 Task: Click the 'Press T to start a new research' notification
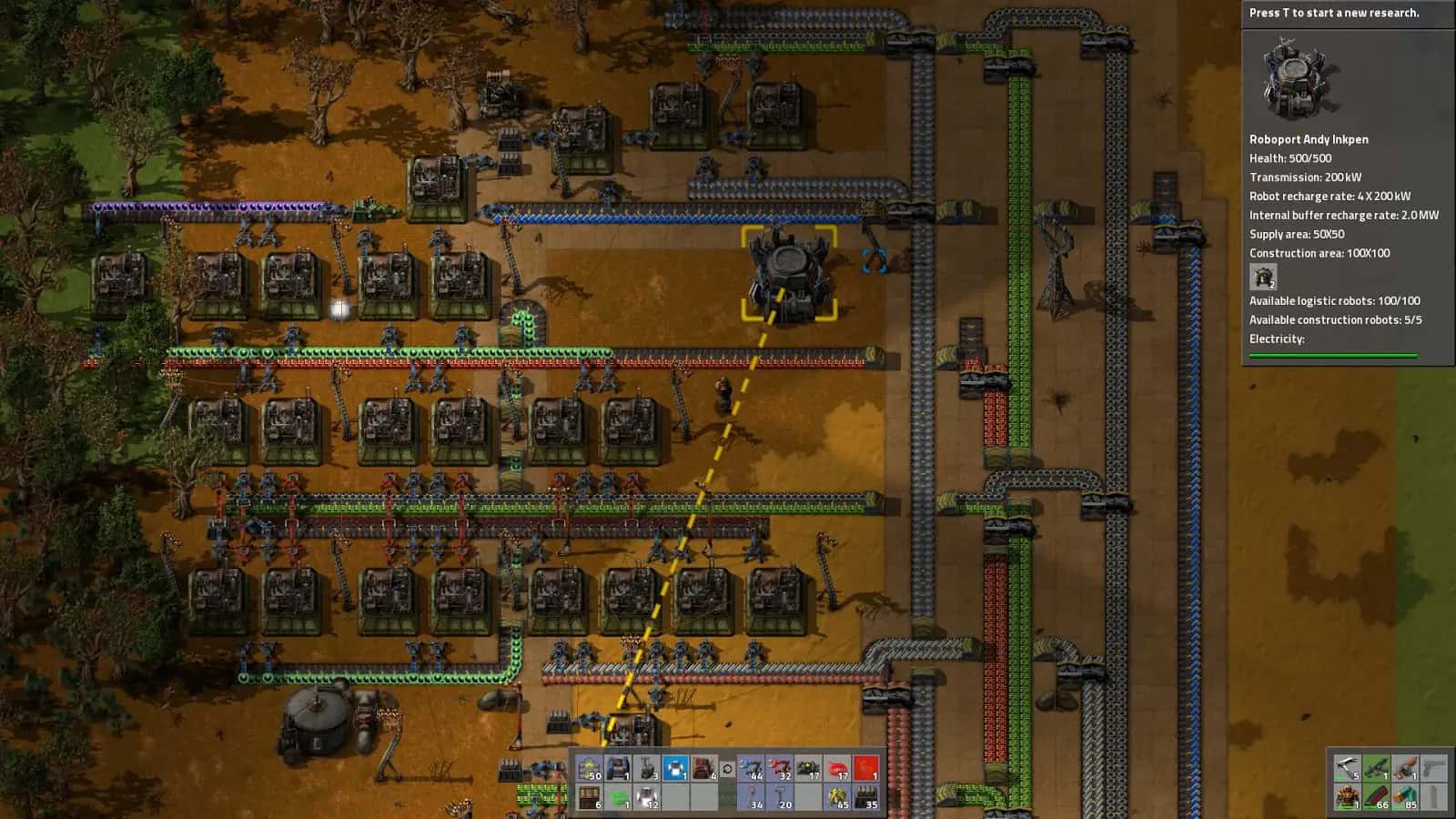(x=1335, y=13)
